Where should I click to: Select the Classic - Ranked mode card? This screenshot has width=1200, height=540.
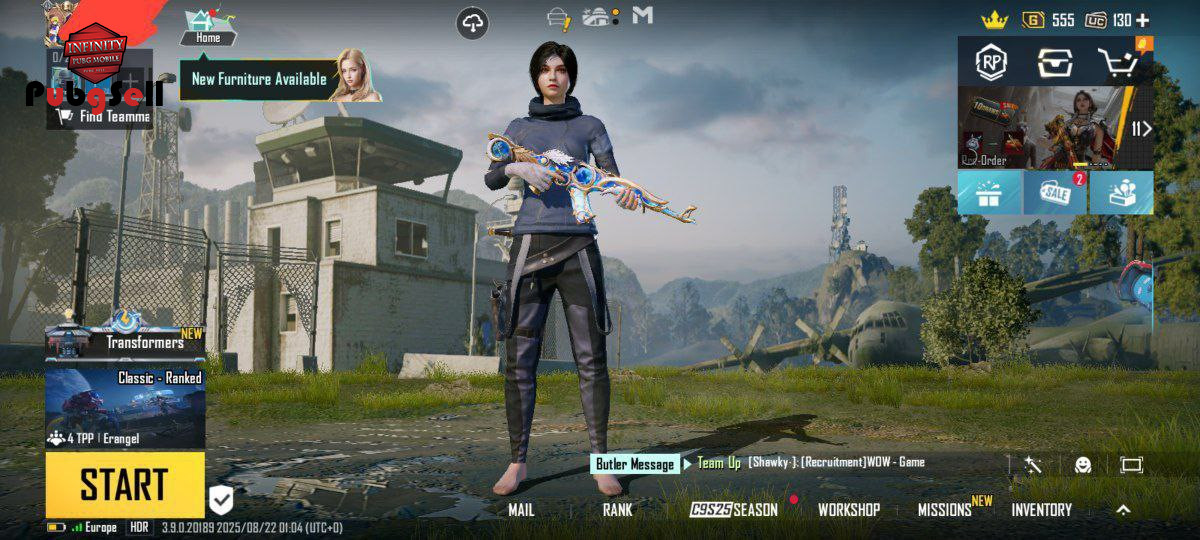[125, 407]
